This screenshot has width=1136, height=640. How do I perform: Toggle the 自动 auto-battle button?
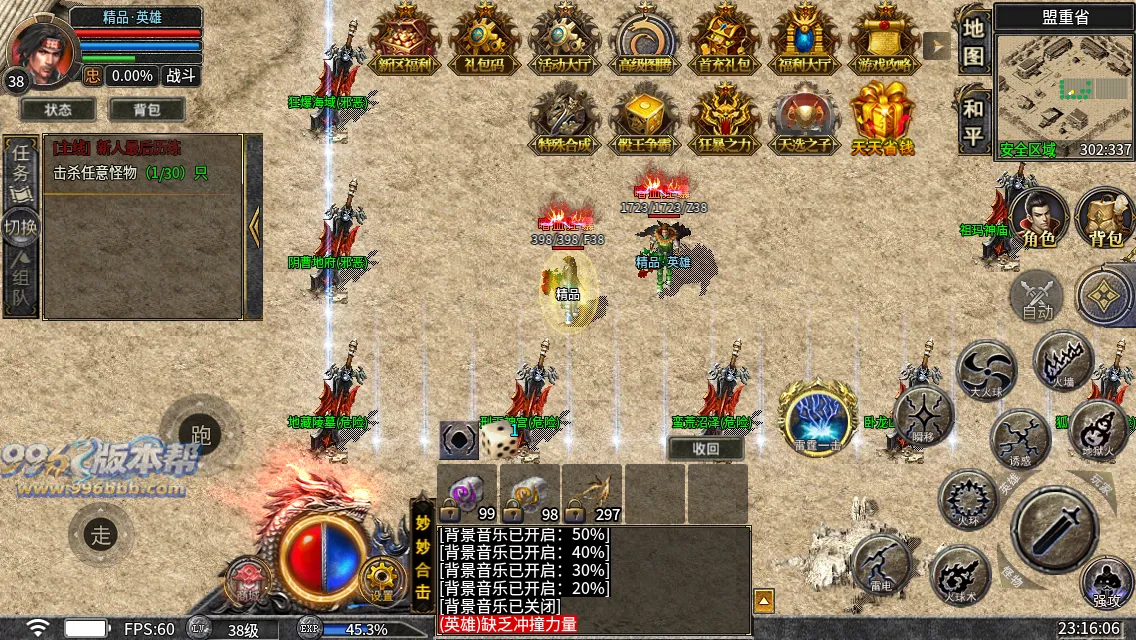(x=1037, y=298)
